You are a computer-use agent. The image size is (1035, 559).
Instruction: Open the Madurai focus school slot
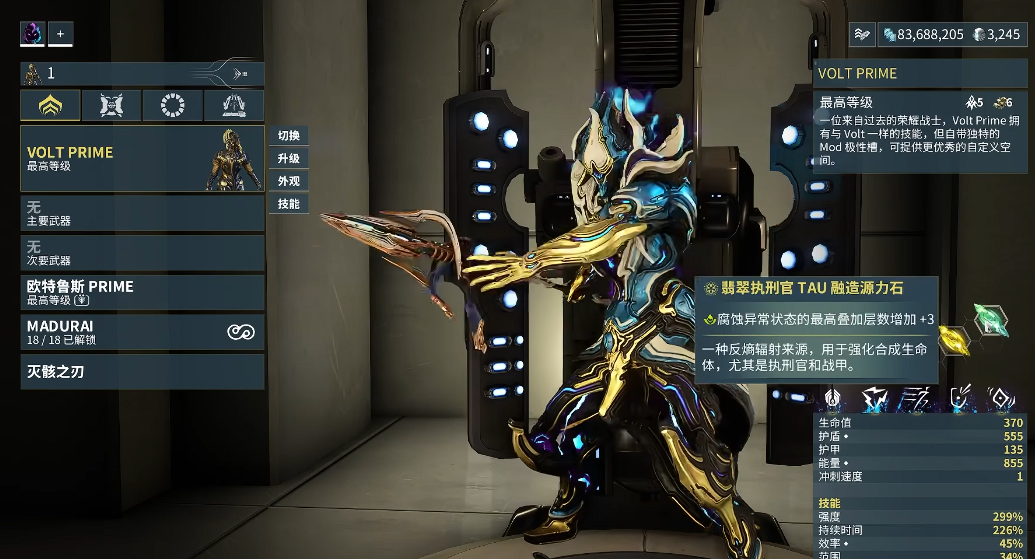[142, 332]
